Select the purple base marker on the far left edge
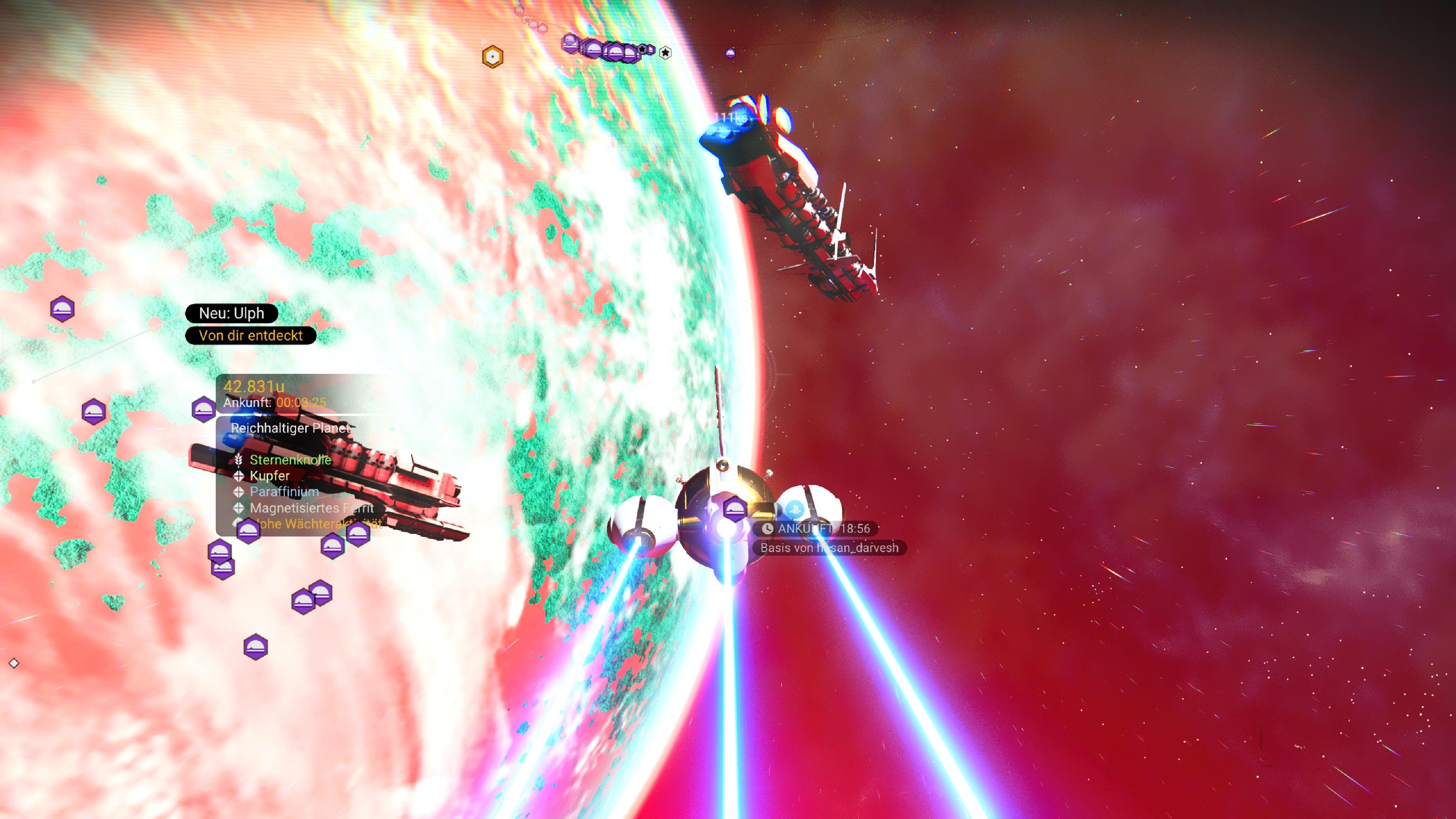 click(62, 309)
